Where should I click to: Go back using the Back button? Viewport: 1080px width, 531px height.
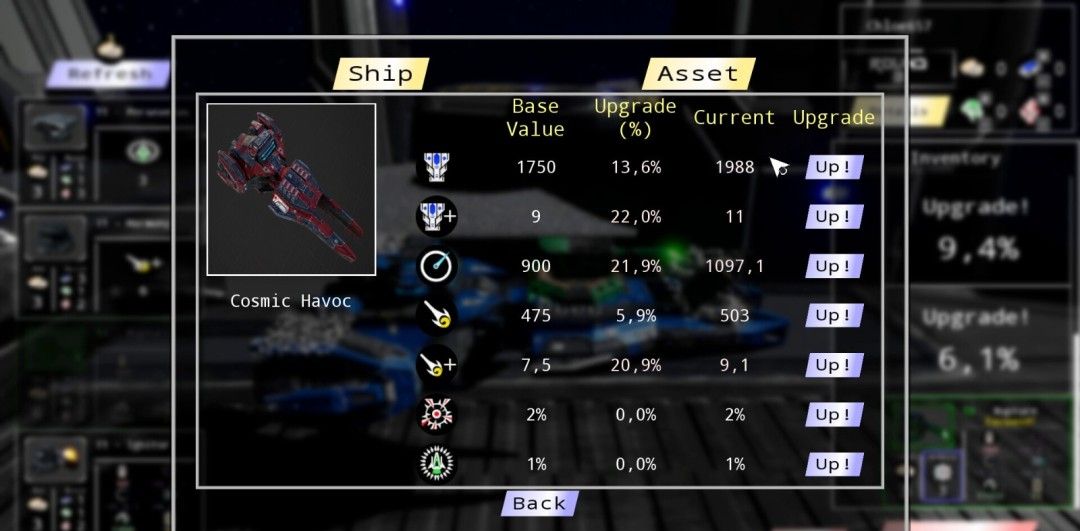(539, 504)
